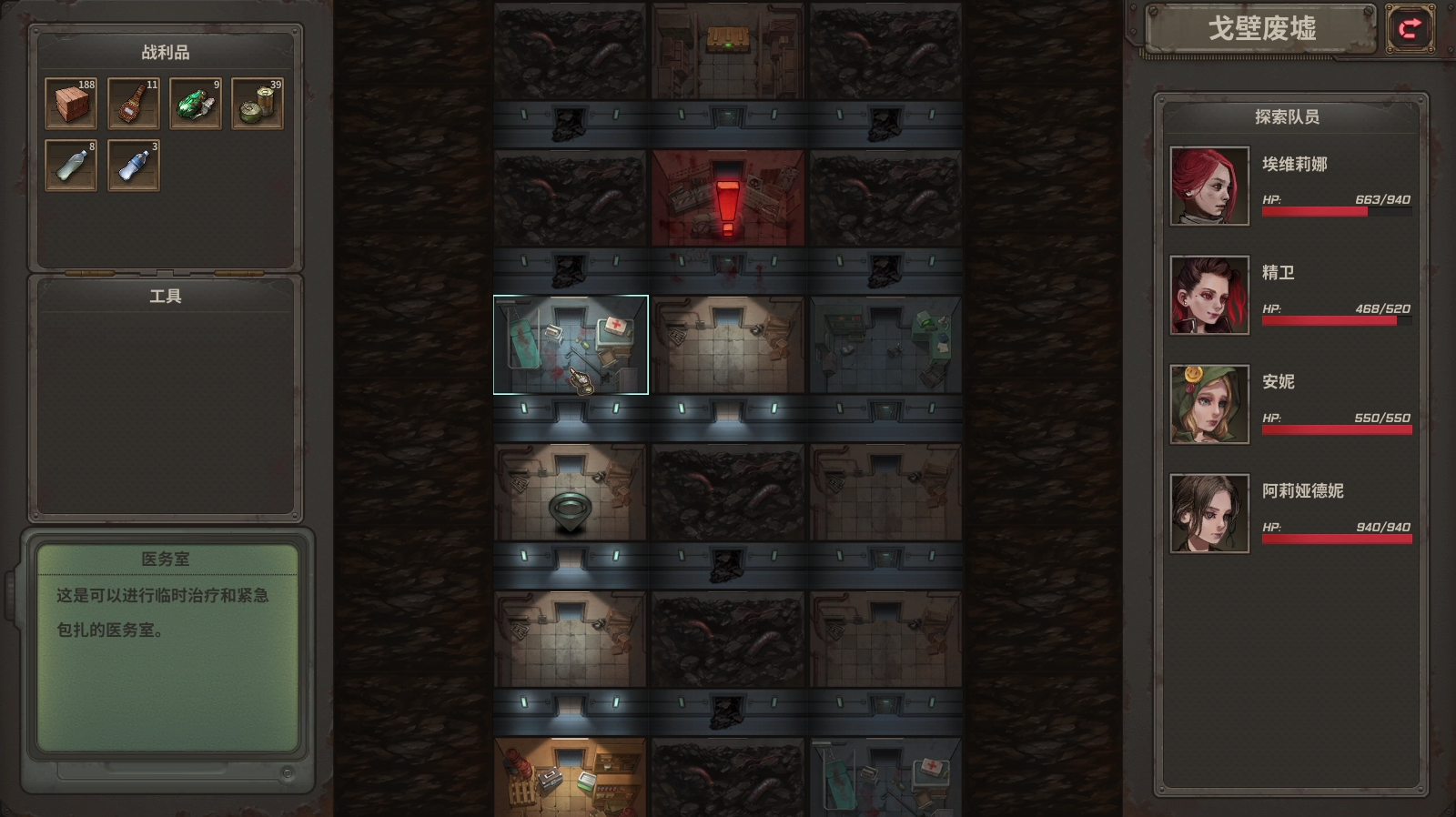
Task: Click the 战利品 panel header
Action: click(x=165, y=52)
